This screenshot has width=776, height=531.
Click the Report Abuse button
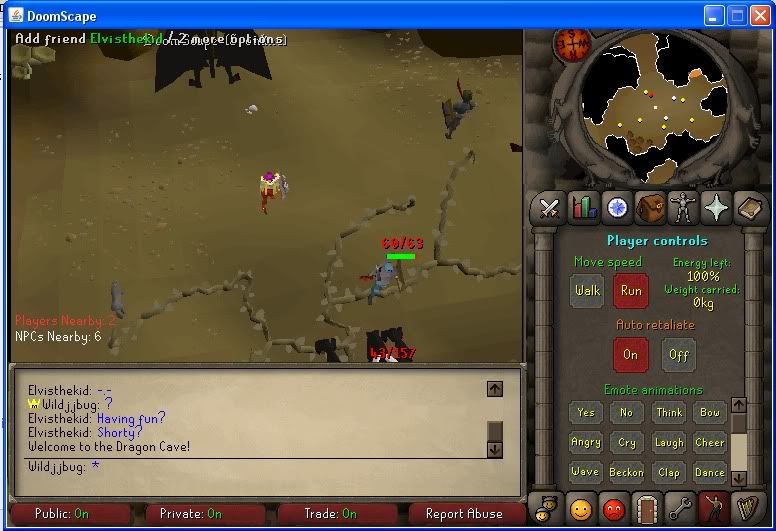point(463,514)
